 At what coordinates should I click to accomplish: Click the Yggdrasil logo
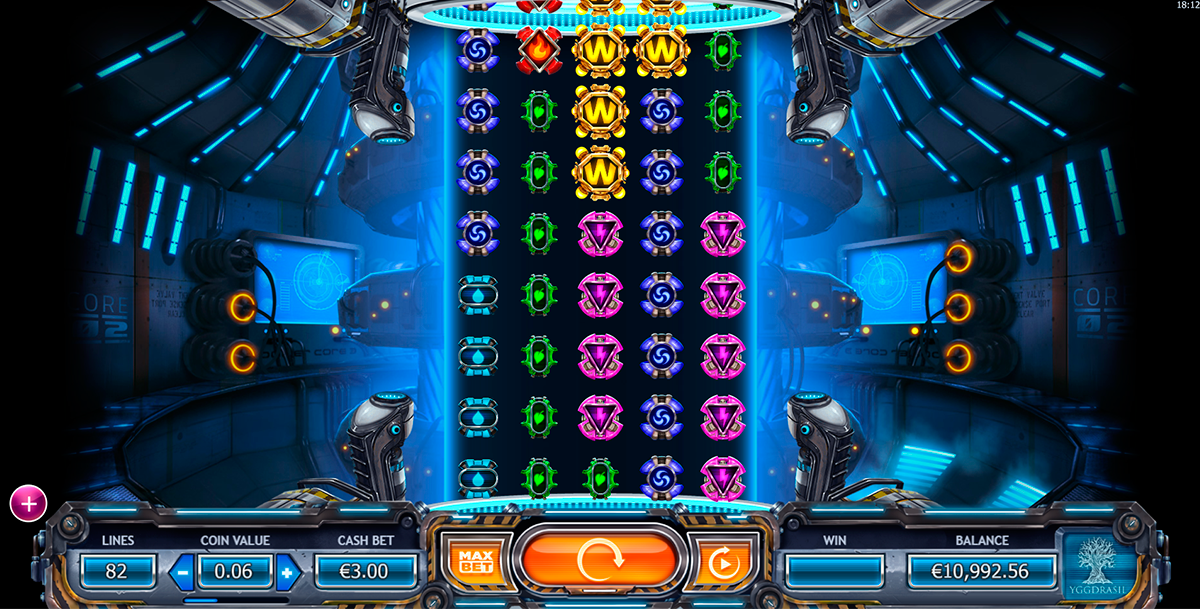click(x=1099, y=567)
